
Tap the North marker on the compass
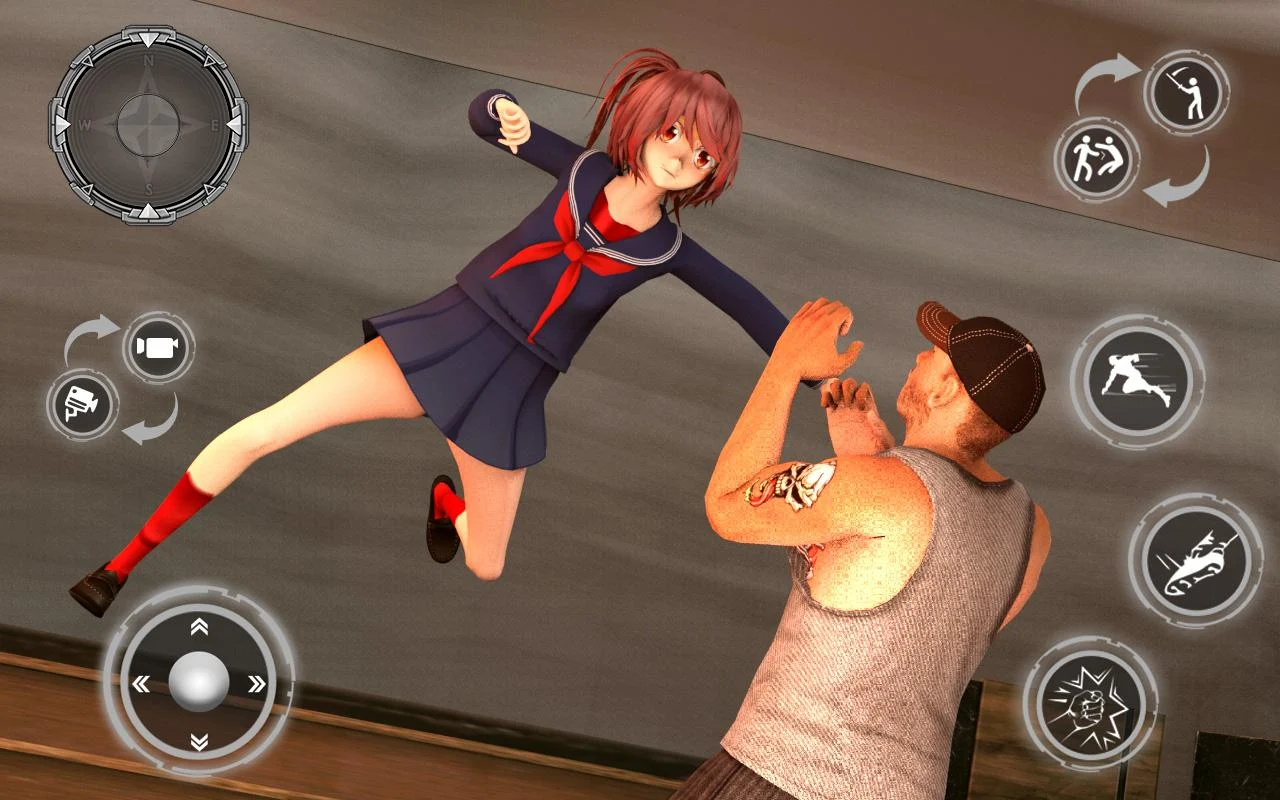pos(150,56)
